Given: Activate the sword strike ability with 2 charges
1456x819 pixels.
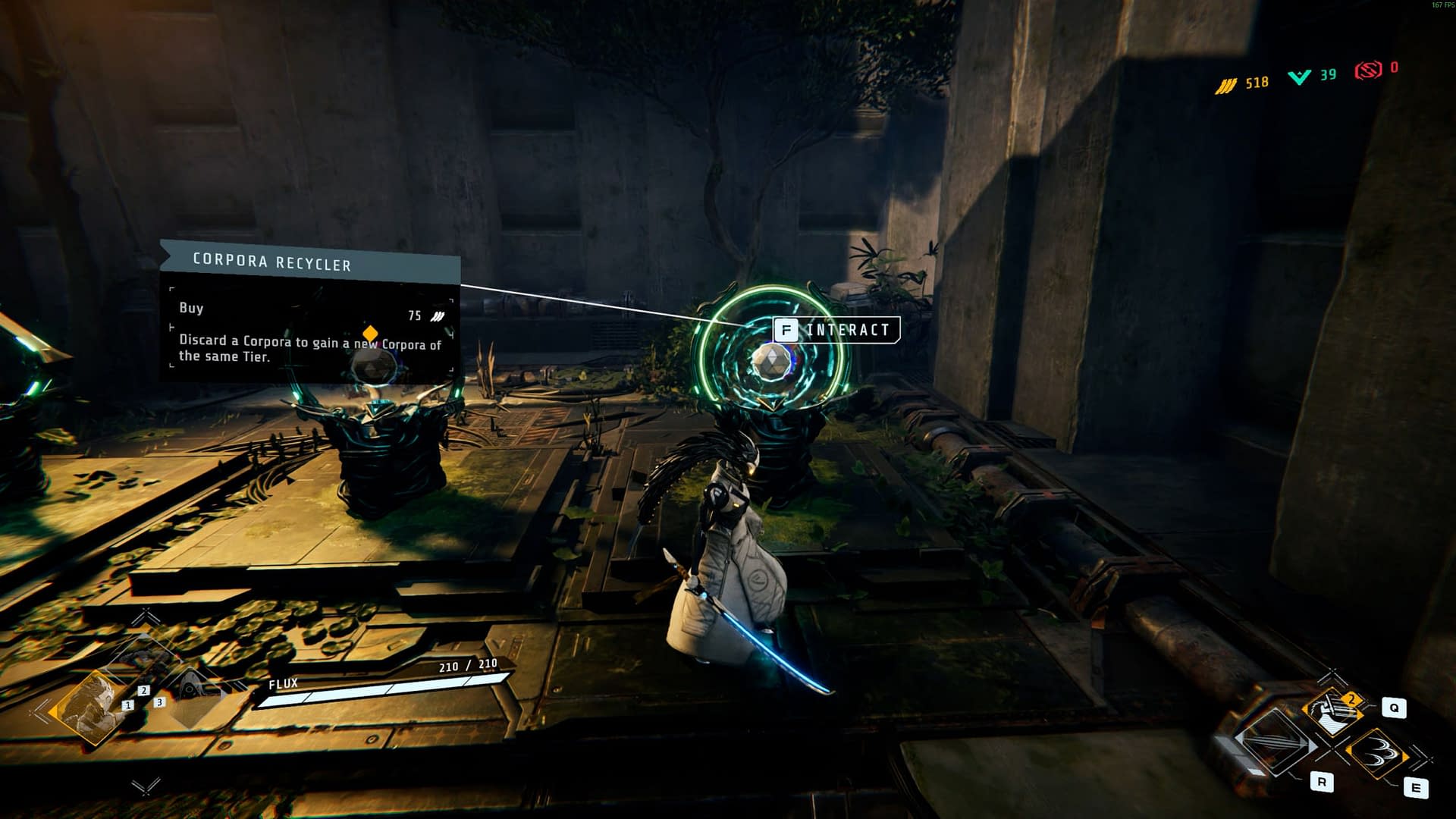Looking at the screenshot, I should click(x=1332, y=711).
